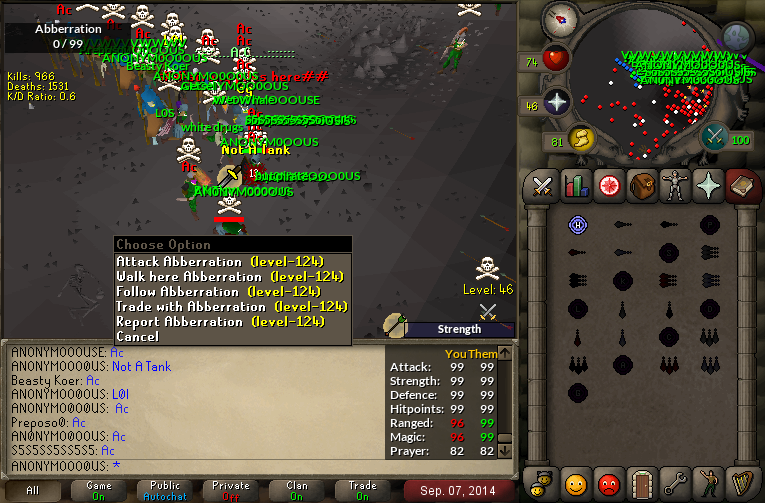The width and height of the screenshot is (765, 503).
Task: Open the logout door tab
Action: (641, 483)
